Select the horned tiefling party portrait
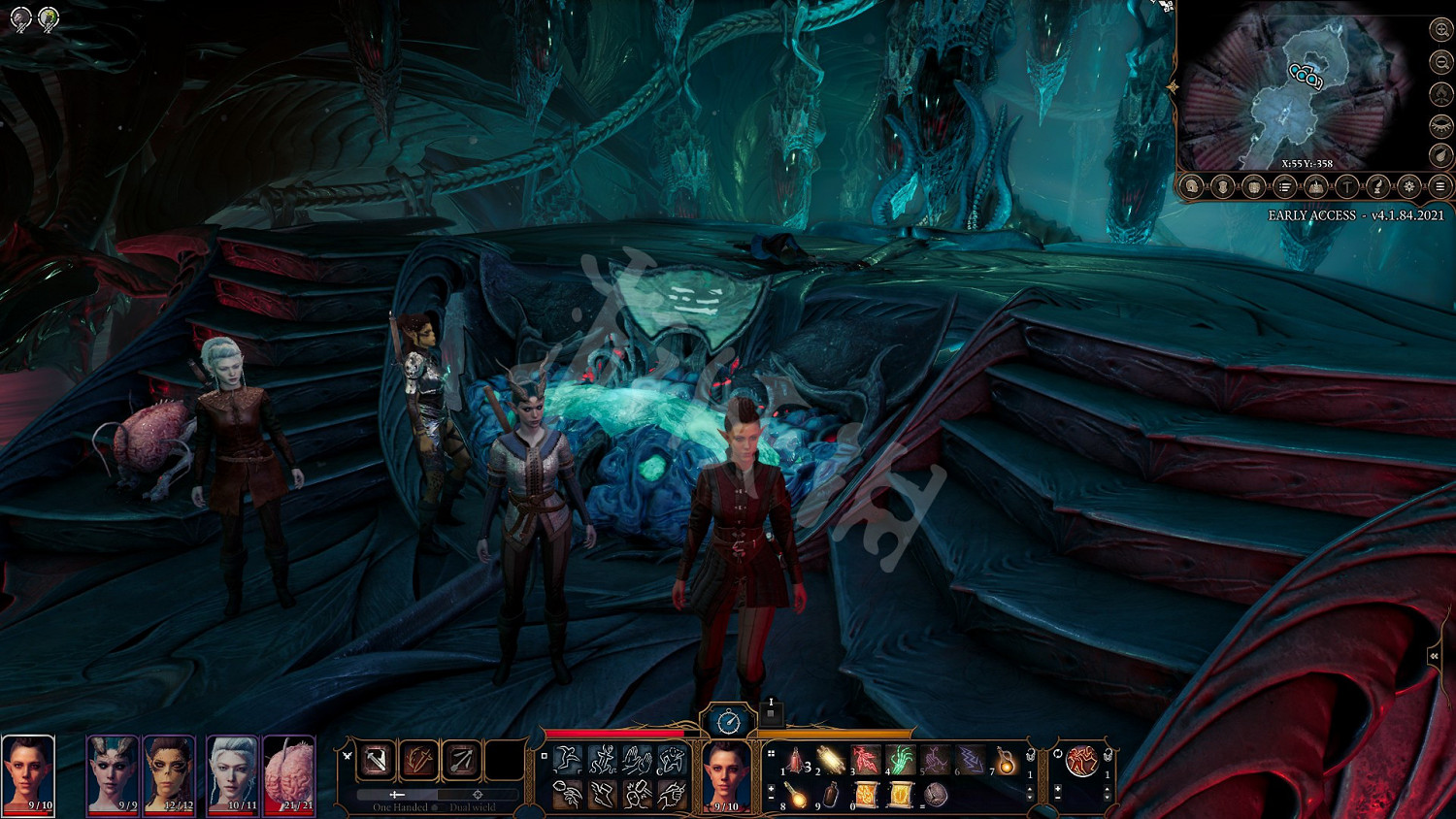Viewport: 1456px width, 819px height. coord(113,773)
